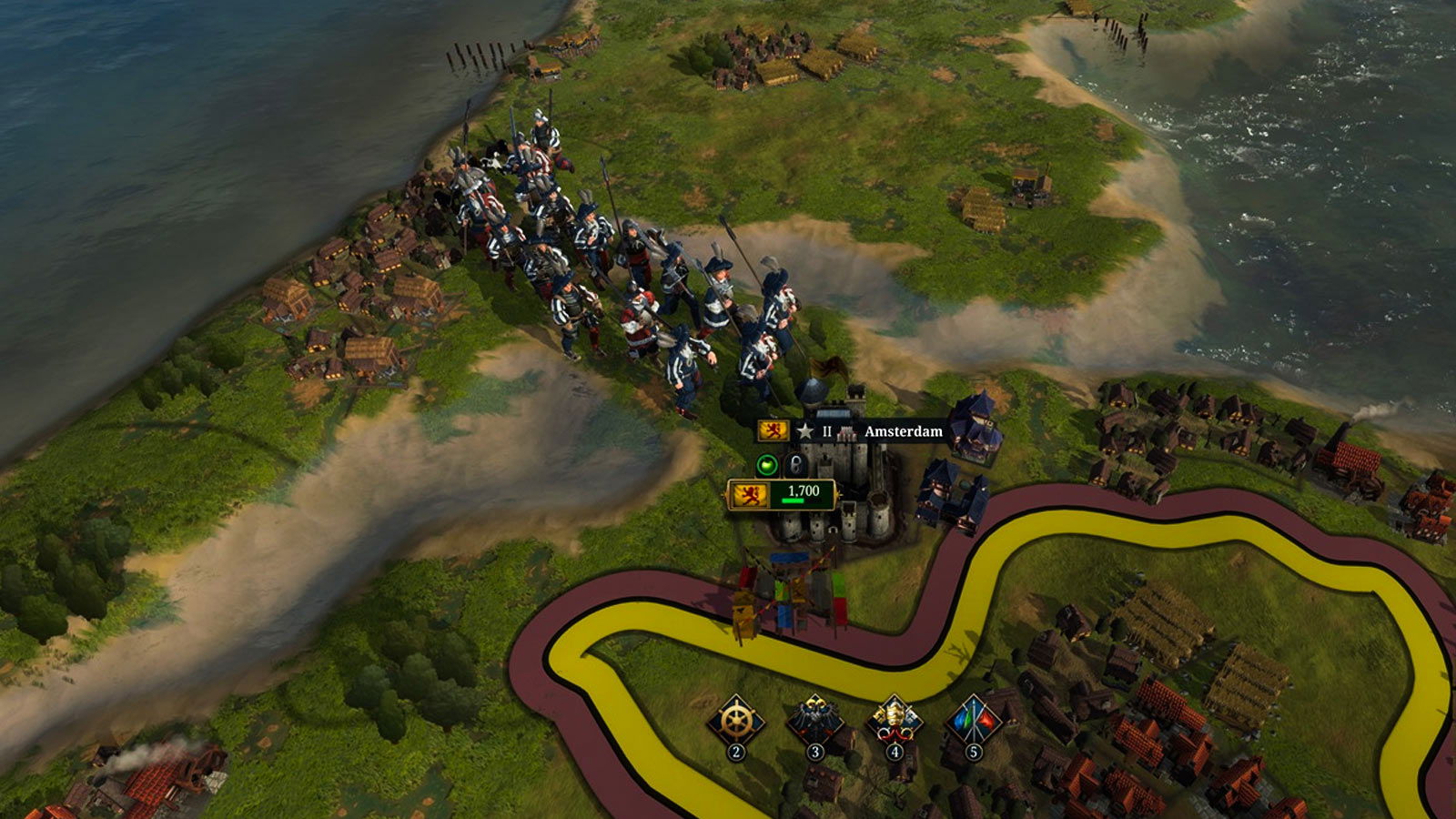Click the green apple supply icon
The width and height of the screenshot is (1456, 819).
[x=768, y=465]
